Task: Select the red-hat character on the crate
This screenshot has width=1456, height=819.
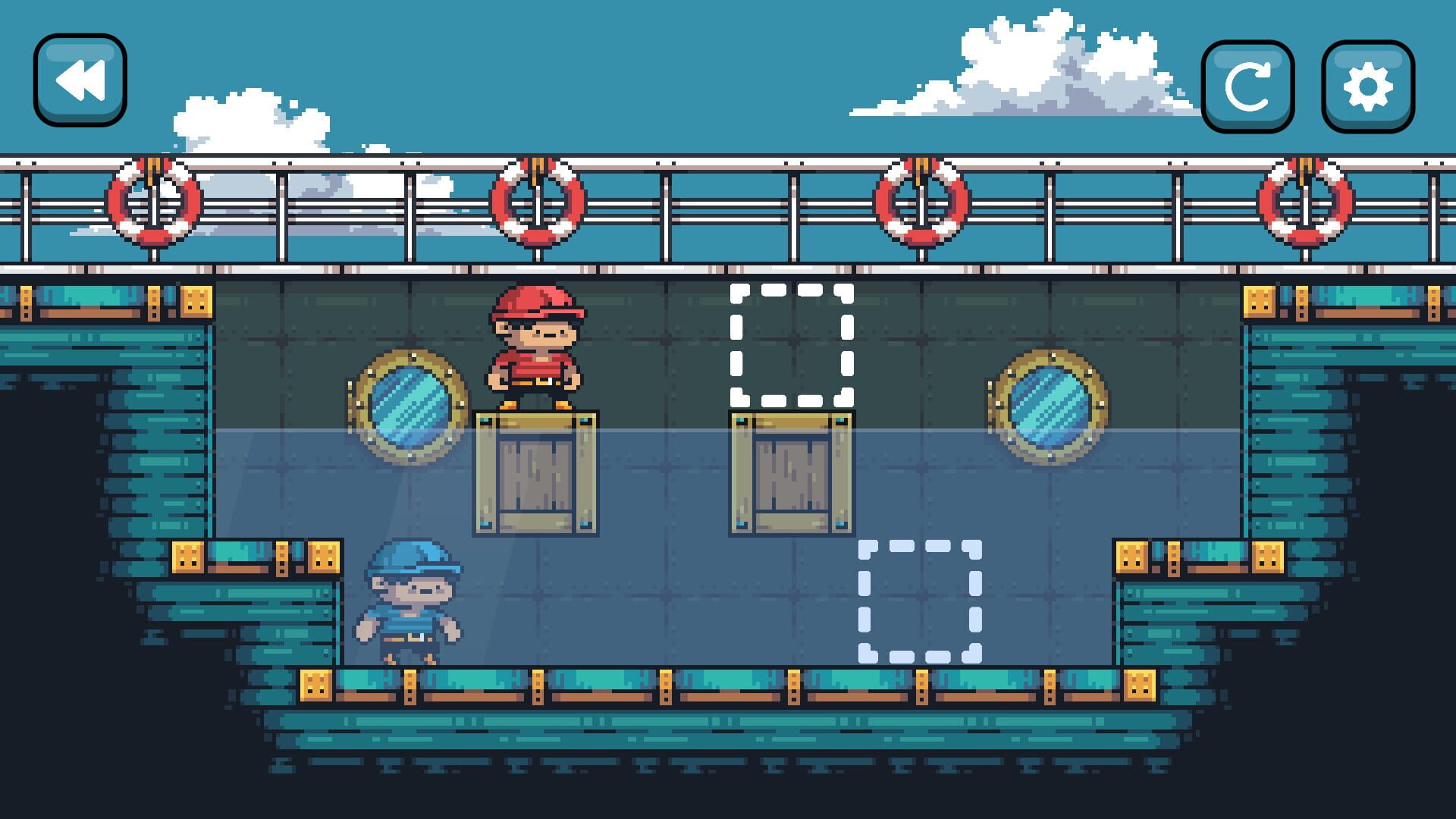Action: tap(535, 349)
